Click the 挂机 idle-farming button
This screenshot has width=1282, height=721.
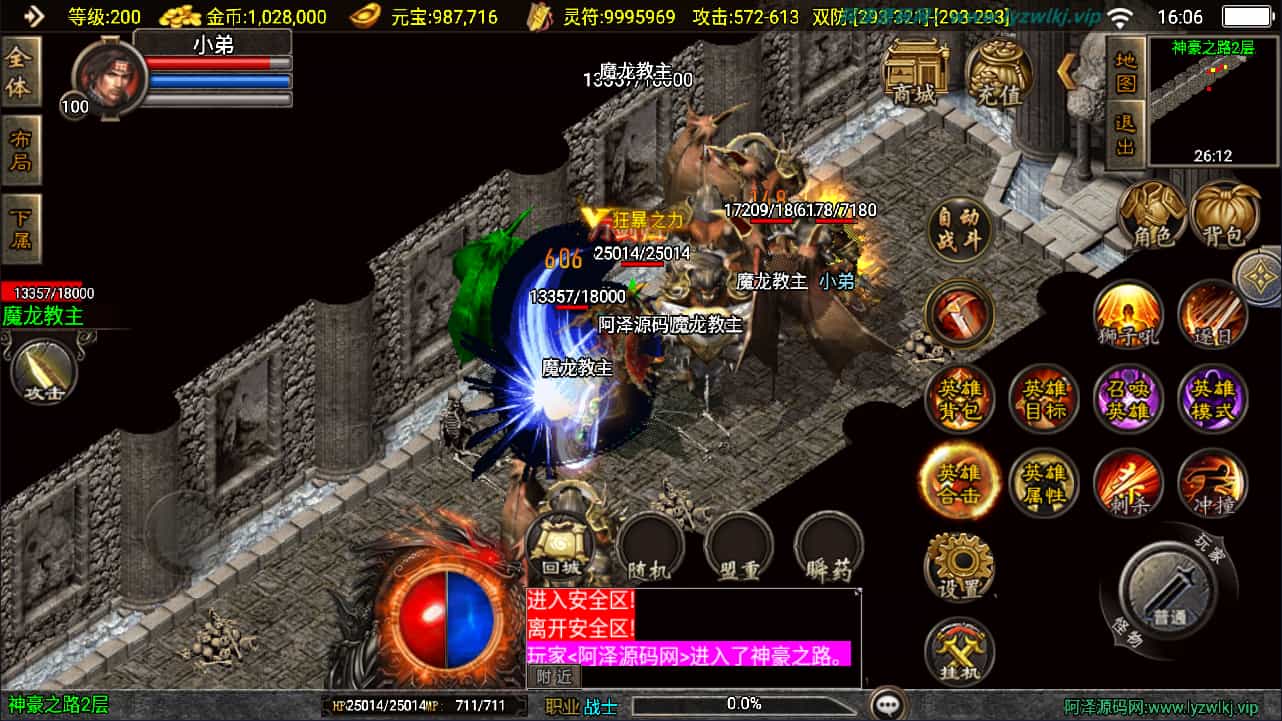[960, 652]
